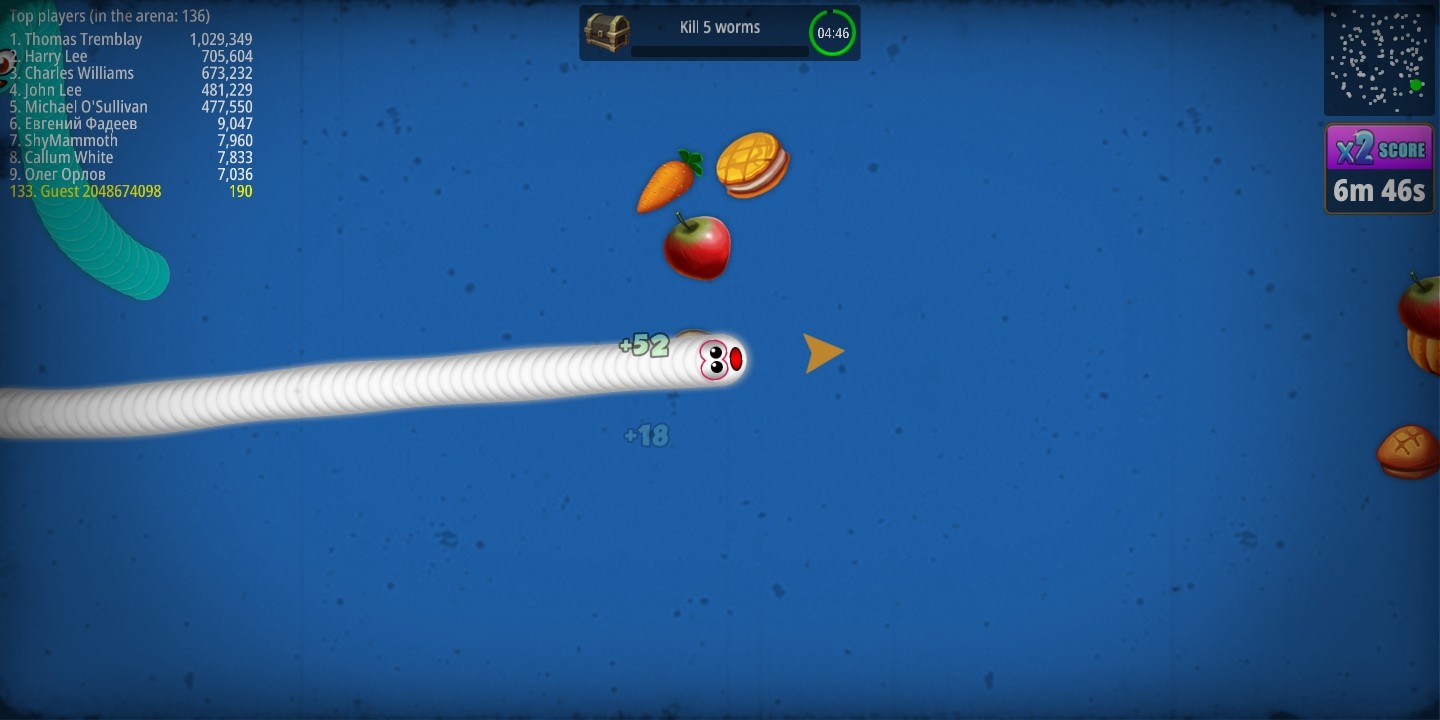
Task: Expand the minimap in the corner
Action: (x=1378, y=58)
